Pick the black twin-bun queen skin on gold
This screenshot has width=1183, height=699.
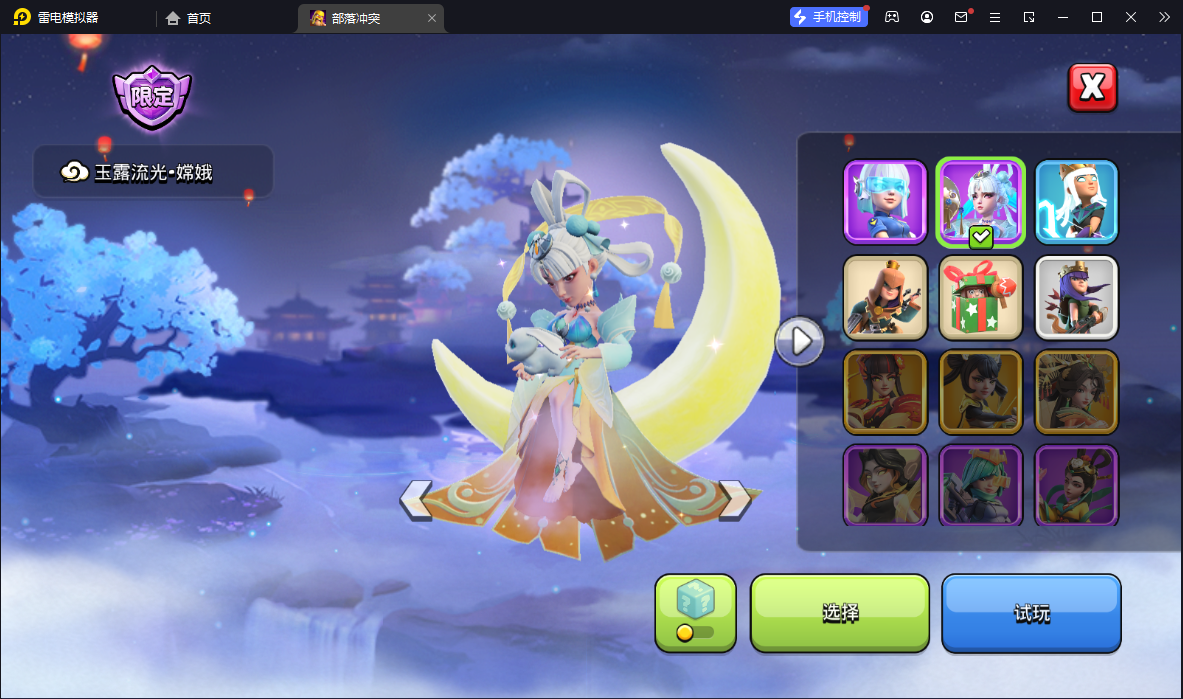pyautogui.click(x=980, y=392)
